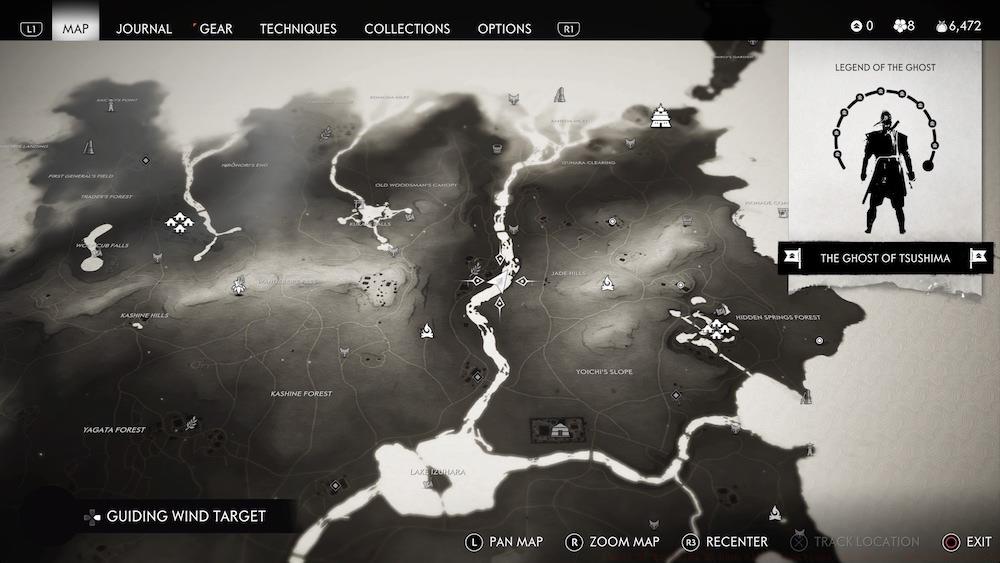
Task: Select the lighthouse marker above Izuhara Clearing
Action: click(559, 95)
